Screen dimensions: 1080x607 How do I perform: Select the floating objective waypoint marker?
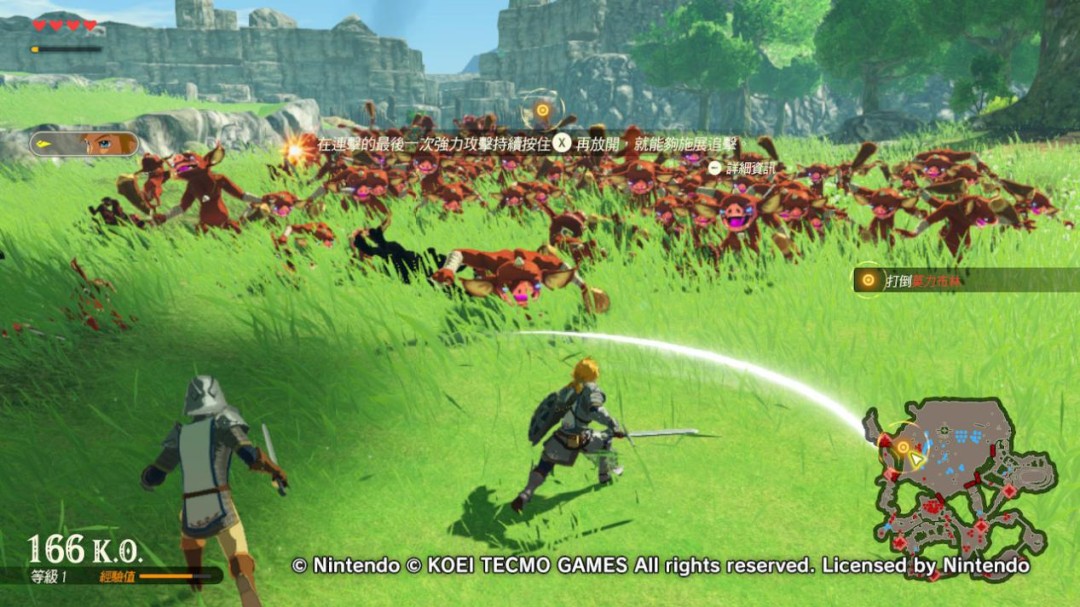pyautogui.click(x=542, y=111)
